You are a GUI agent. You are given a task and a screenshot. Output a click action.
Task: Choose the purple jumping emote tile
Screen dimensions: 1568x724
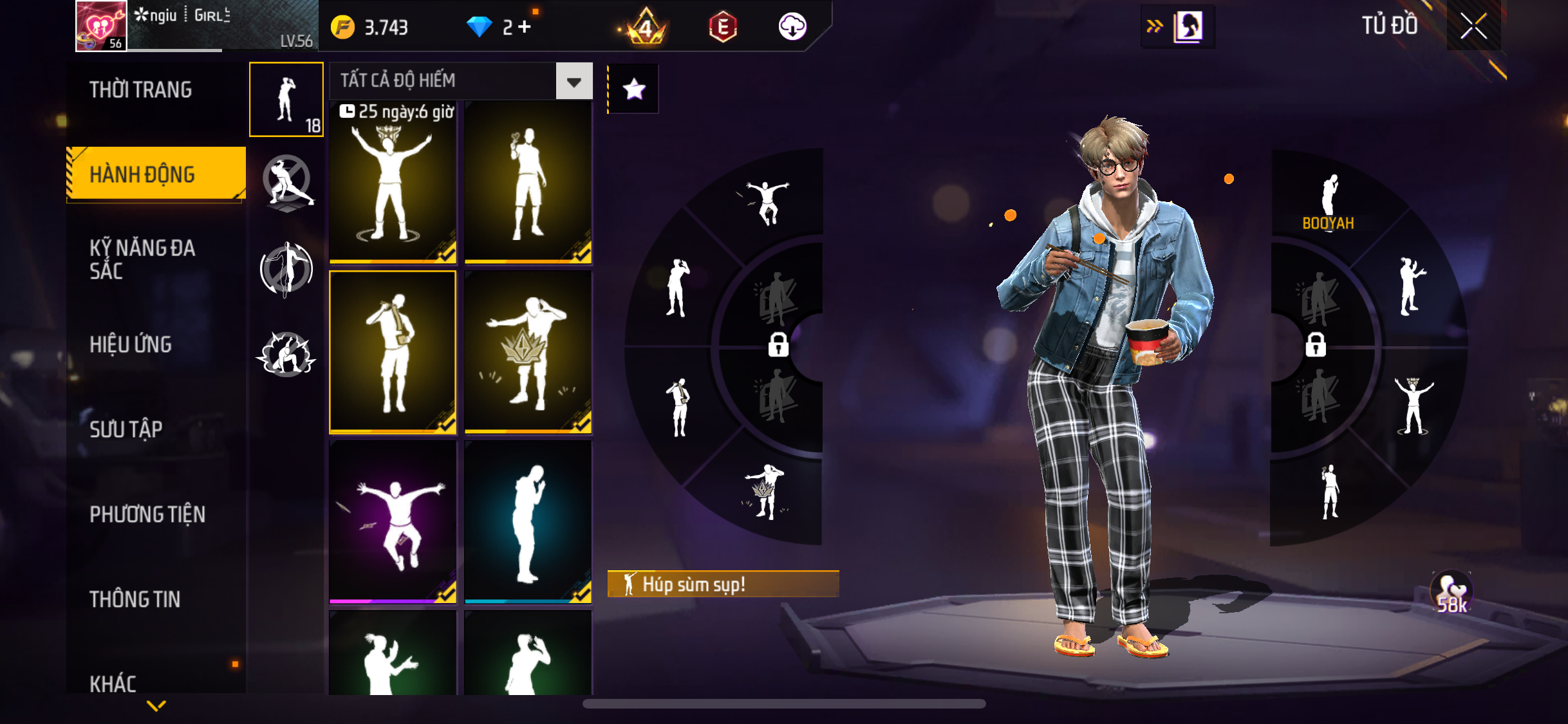click(393, 522)
